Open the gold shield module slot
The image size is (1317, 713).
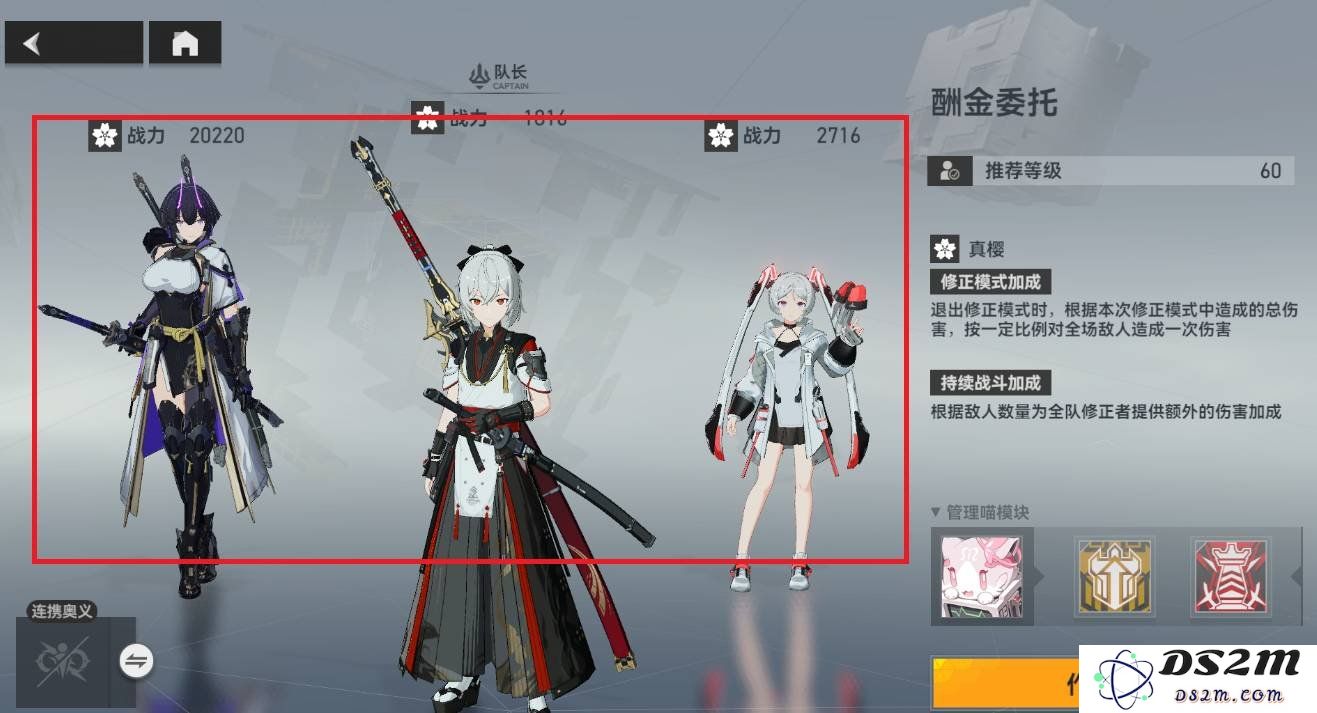[x=1113, y=577]
